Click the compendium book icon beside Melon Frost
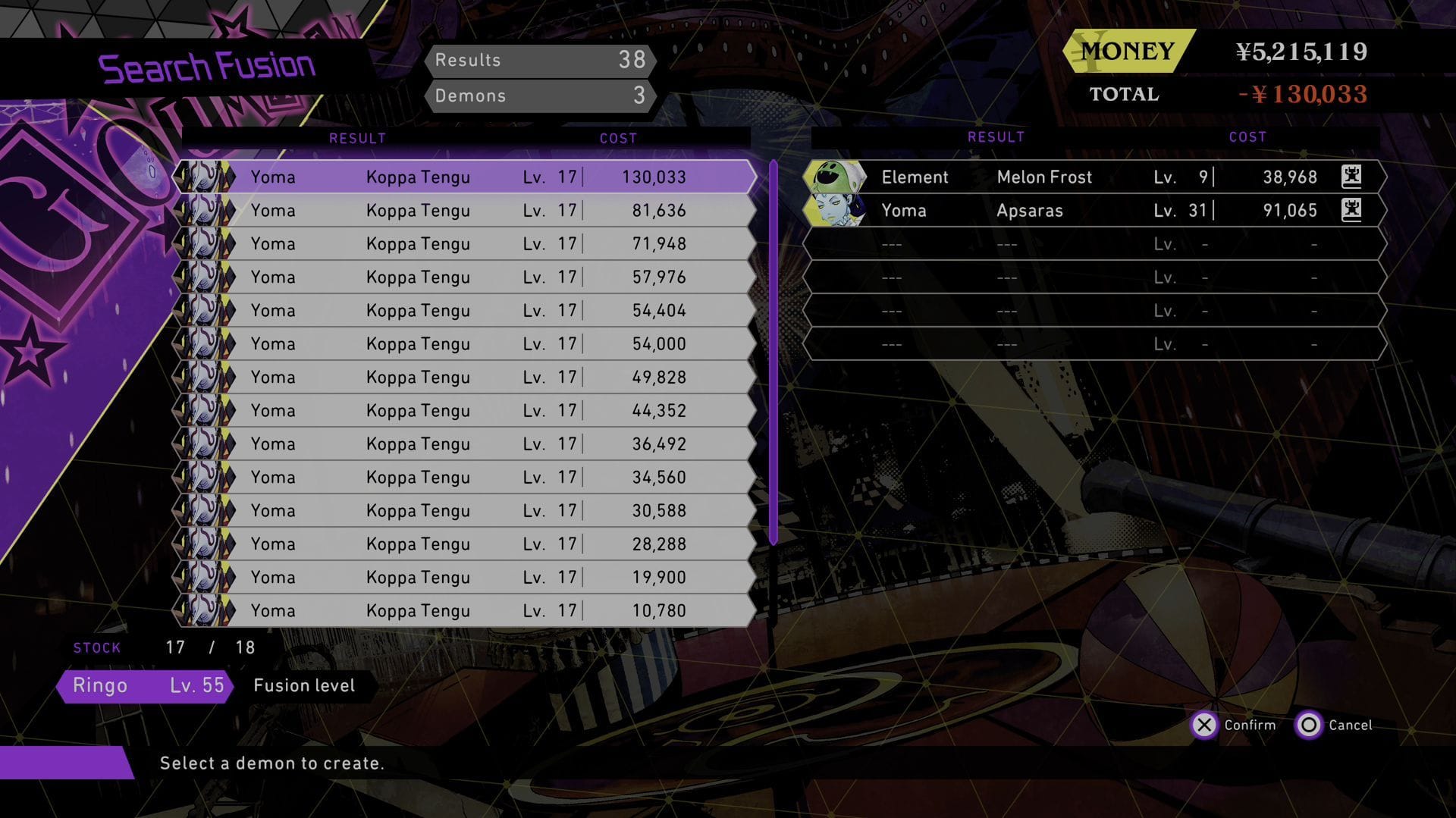The height and width of the screenshot is (818, 1456). point(1353,177)
